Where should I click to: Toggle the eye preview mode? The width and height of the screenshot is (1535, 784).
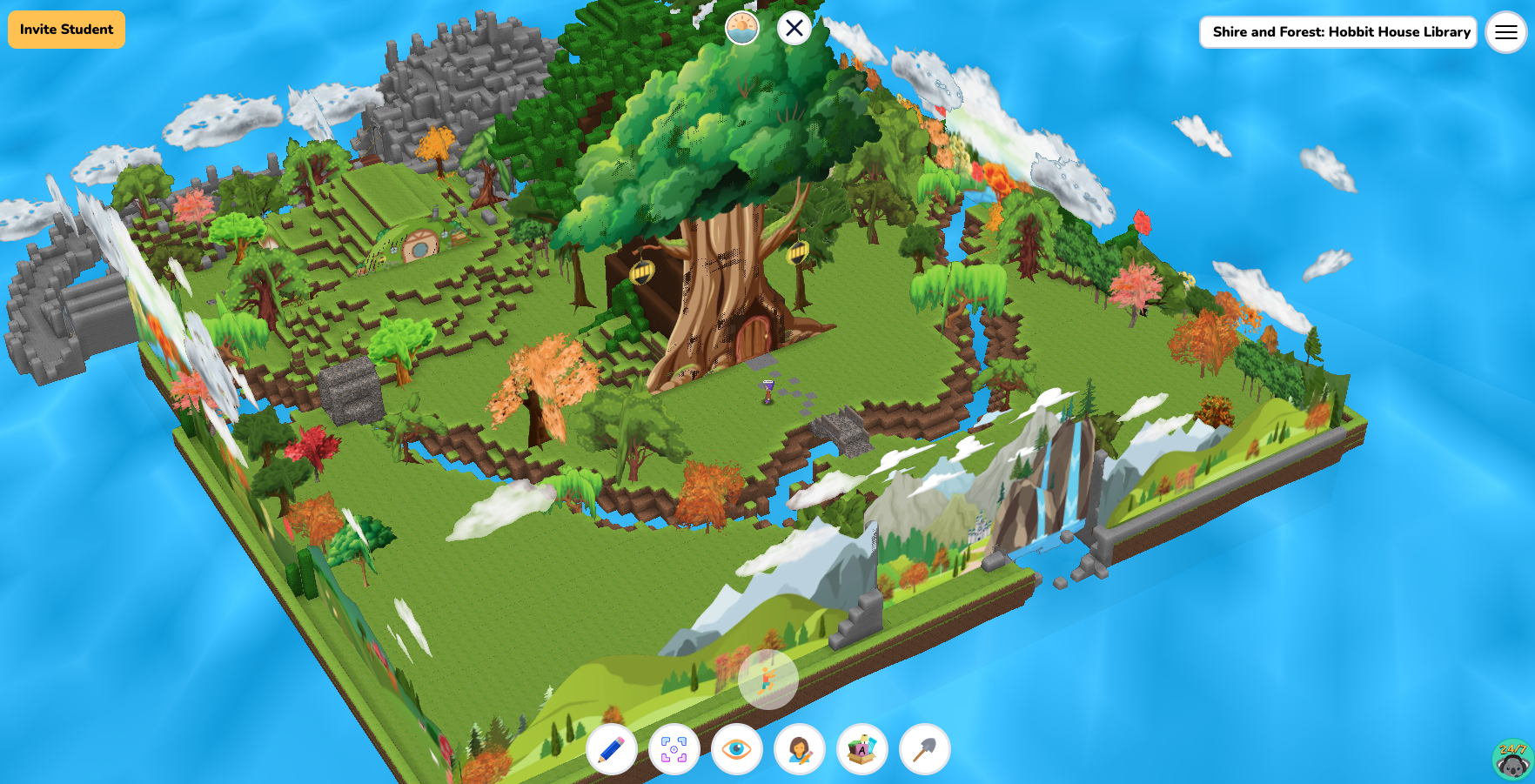(736, 747)
